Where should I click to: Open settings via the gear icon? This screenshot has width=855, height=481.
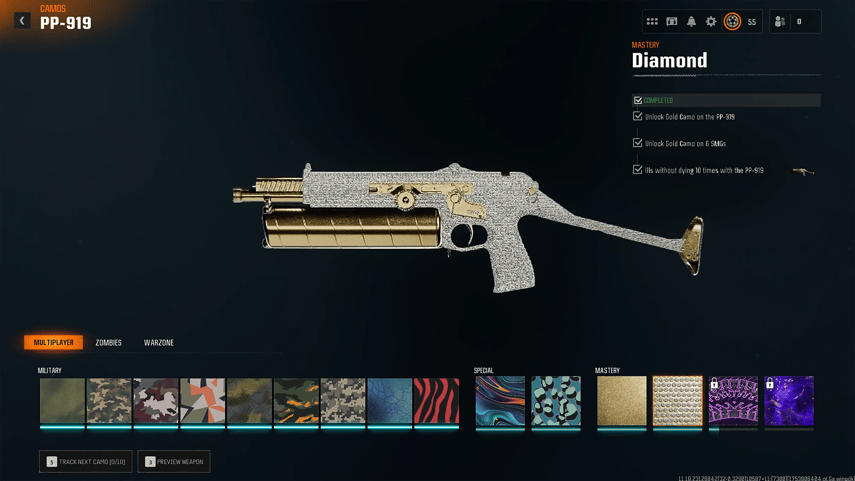711,21
